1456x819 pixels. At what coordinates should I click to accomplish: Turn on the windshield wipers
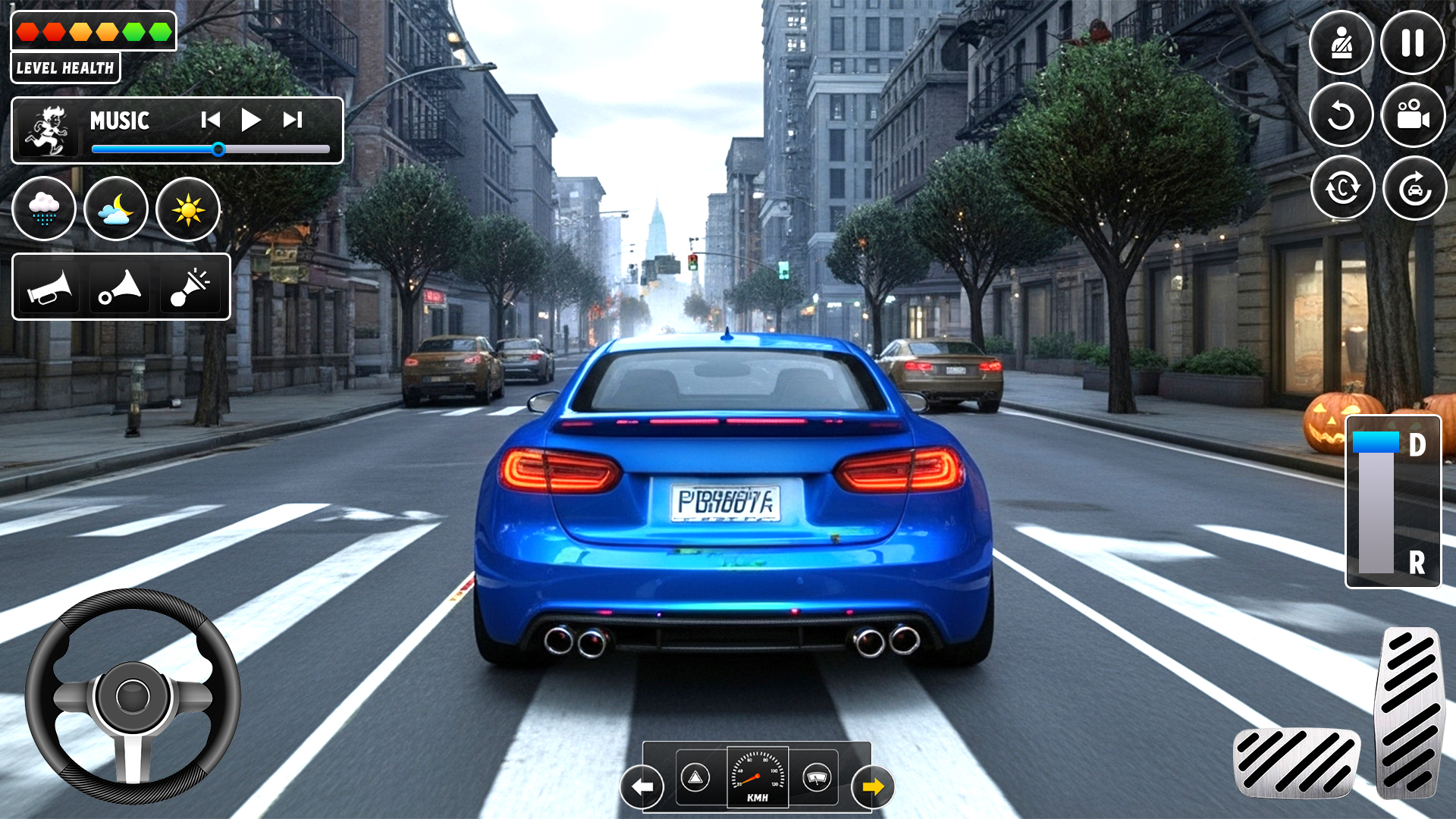coord(817,777)
